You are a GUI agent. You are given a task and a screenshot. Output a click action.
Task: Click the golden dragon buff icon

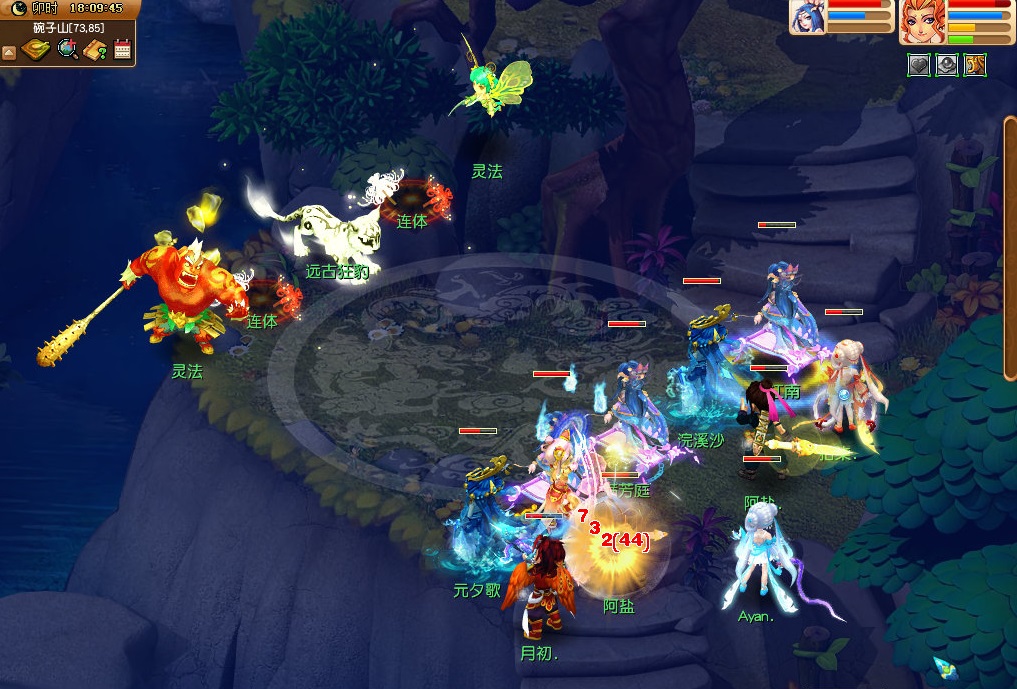pyautogui.click(x=975, y=66)
